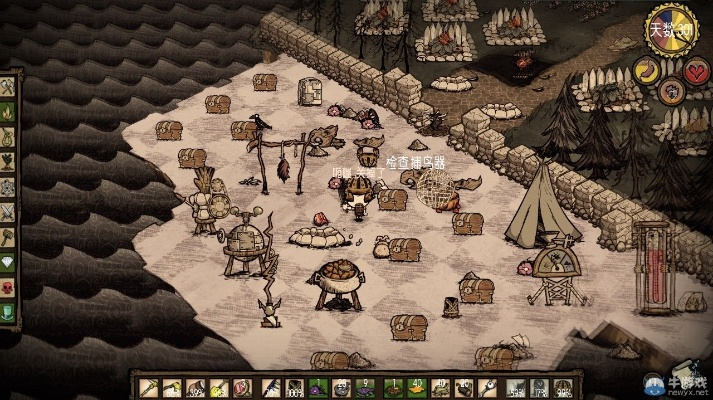This screenshot has width=713, height=400.
Task: Open the Survival crafting tab with rope icon
Action: click(8, 137)
